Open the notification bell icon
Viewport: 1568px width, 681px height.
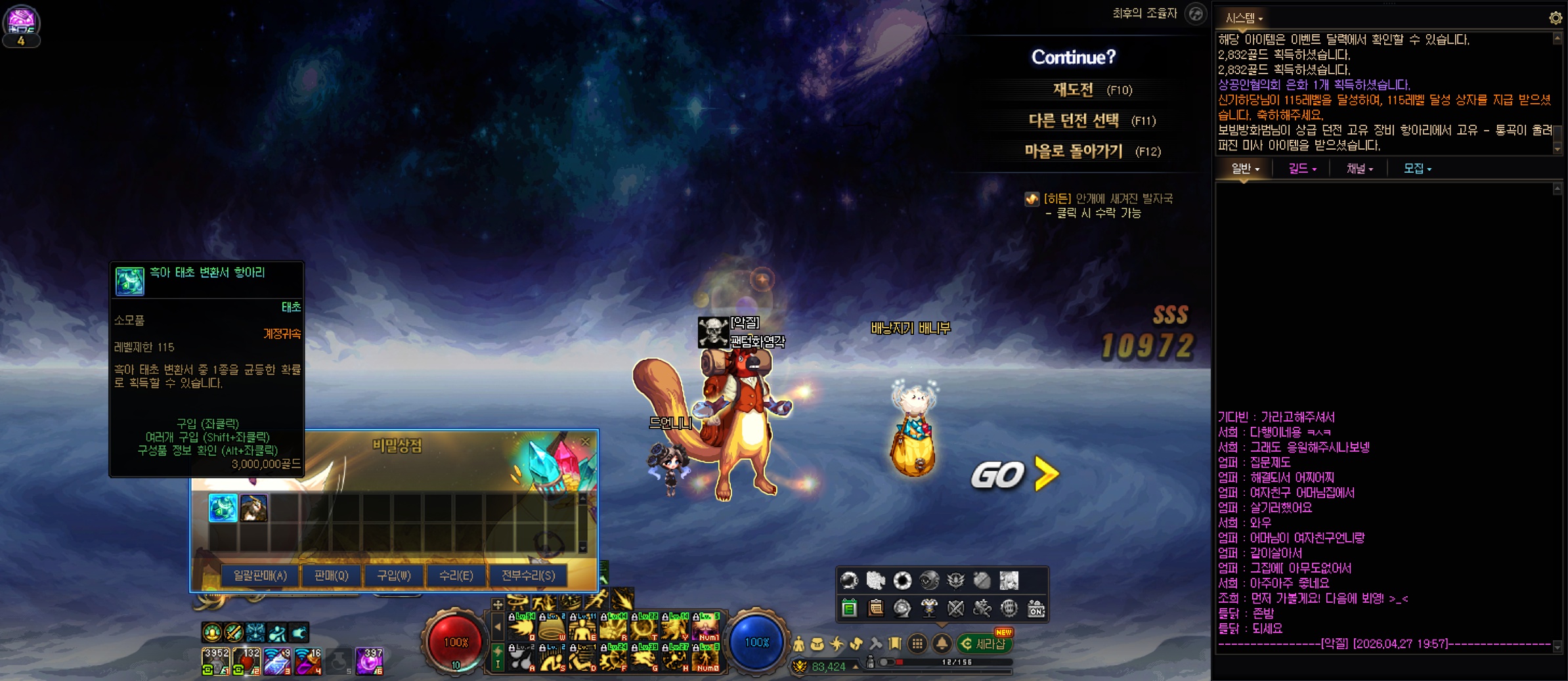click(x=942, y=644)
